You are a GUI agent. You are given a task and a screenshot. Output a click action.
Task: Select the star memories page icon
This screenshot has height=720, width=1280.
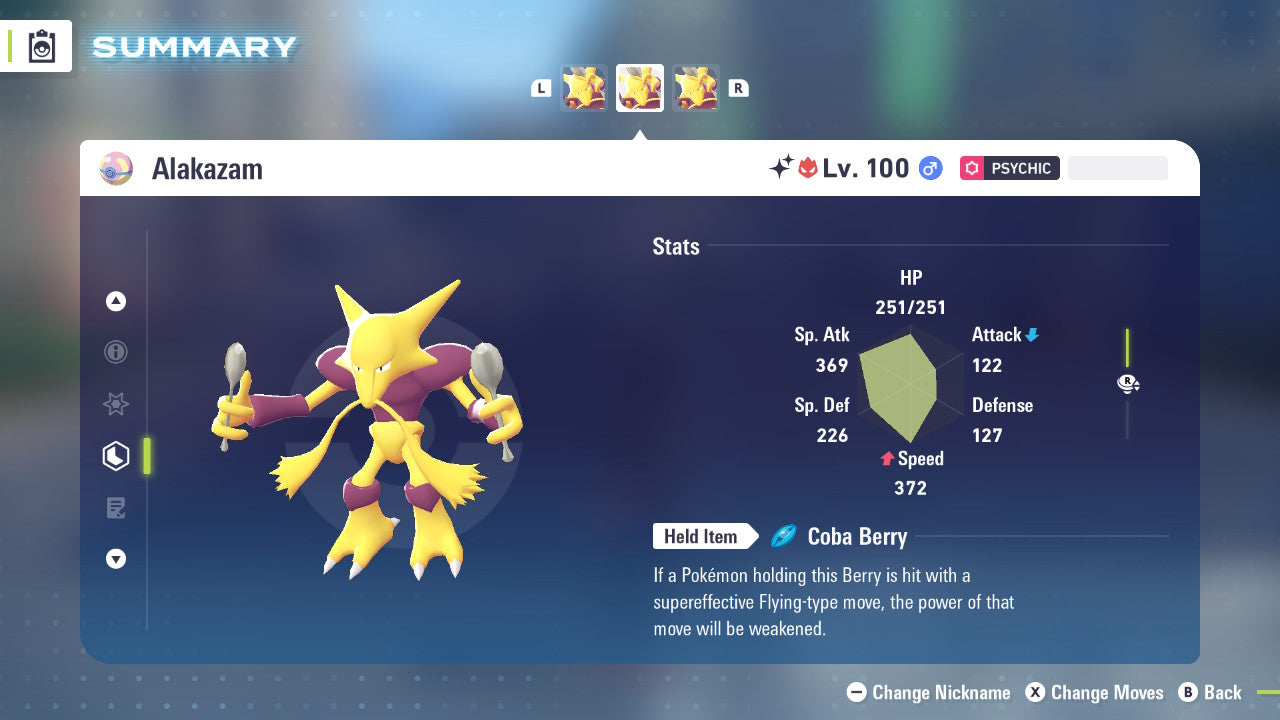(116, 404)
